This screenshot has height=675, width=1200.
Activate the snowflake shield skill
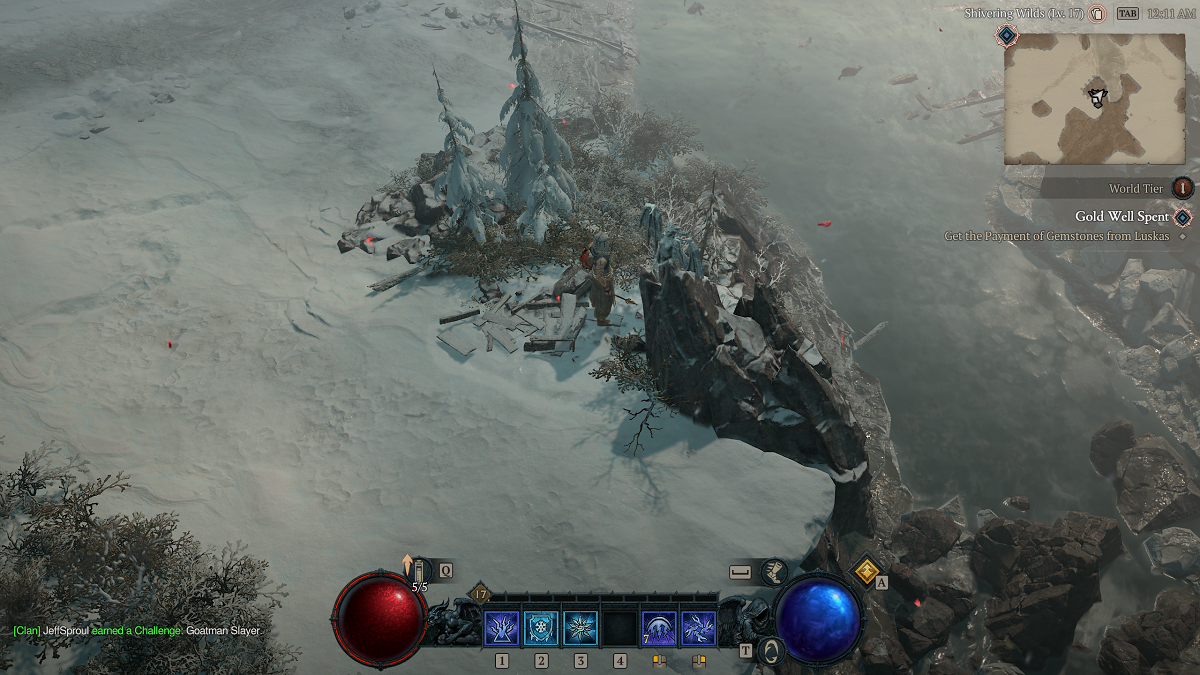click(541, 628)
